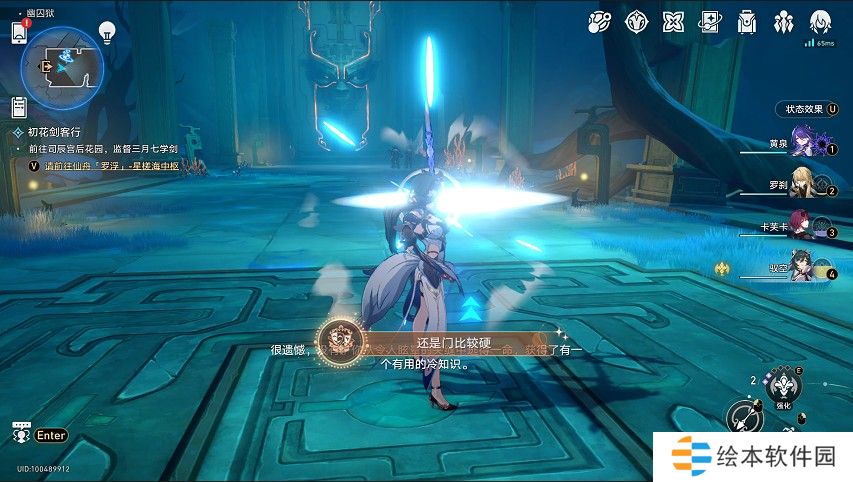Switch to party member 黄泉
This screenshot has height=482, width=853.
click(806, 143)
